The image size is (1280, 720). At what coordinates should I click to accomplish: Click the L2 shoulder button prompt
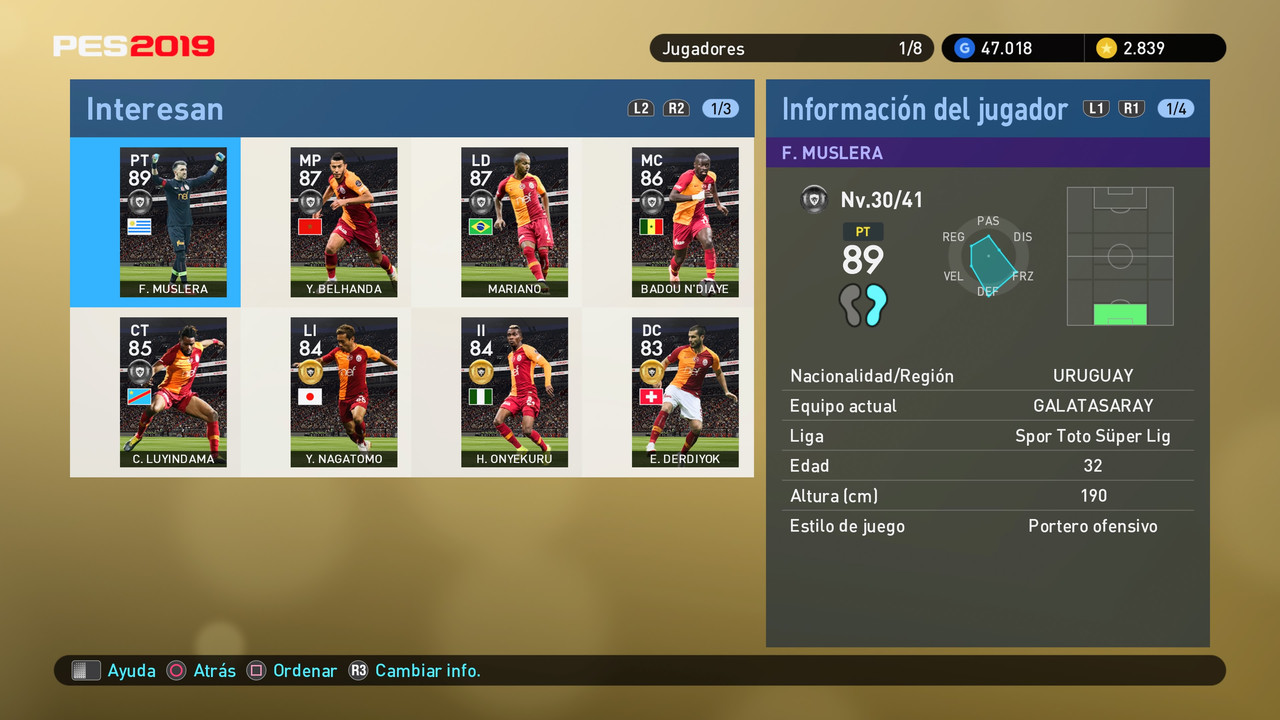641,108
